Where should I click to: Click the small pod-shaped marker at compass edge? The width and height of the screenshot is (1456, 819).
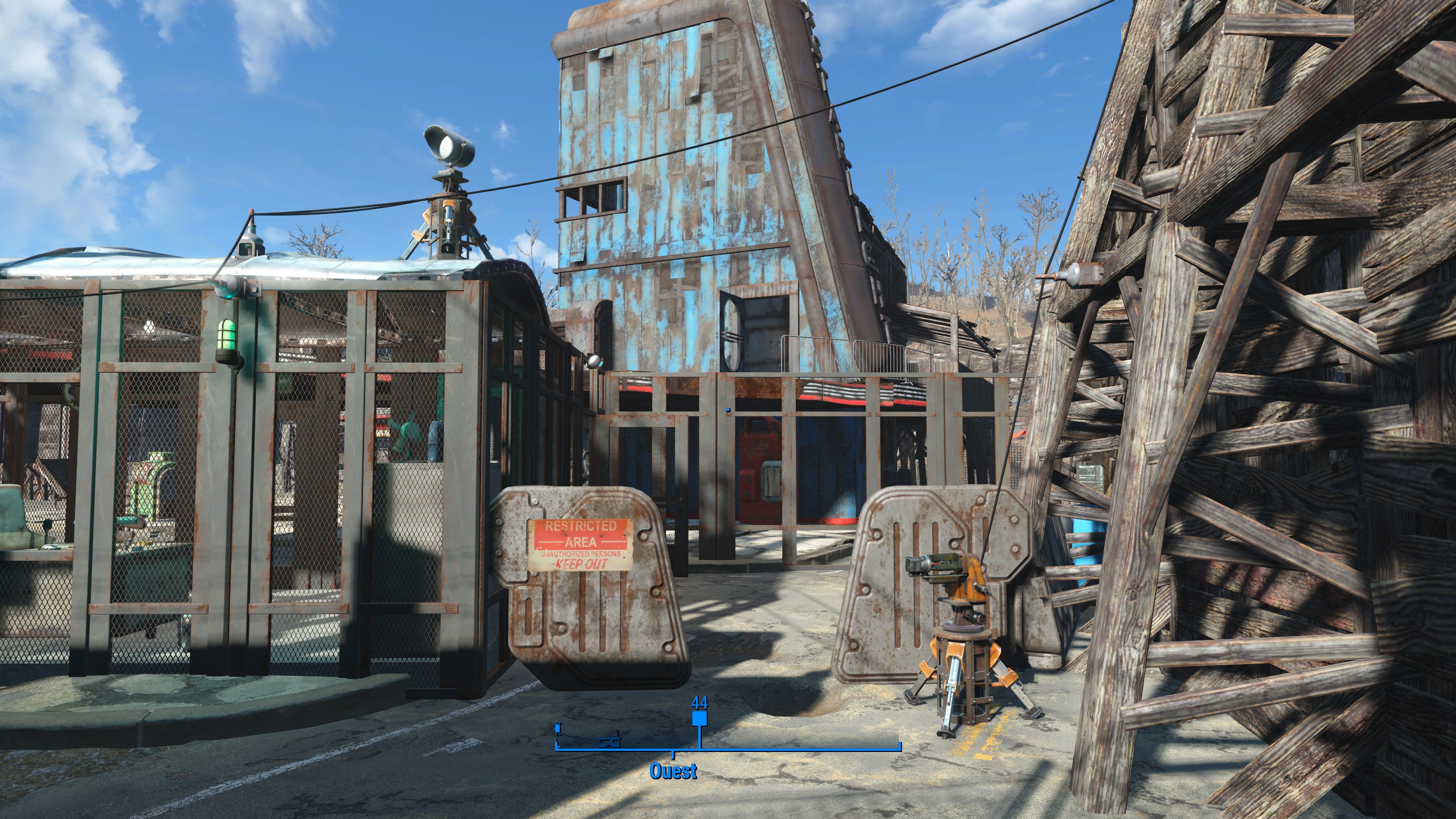[558, 727]
